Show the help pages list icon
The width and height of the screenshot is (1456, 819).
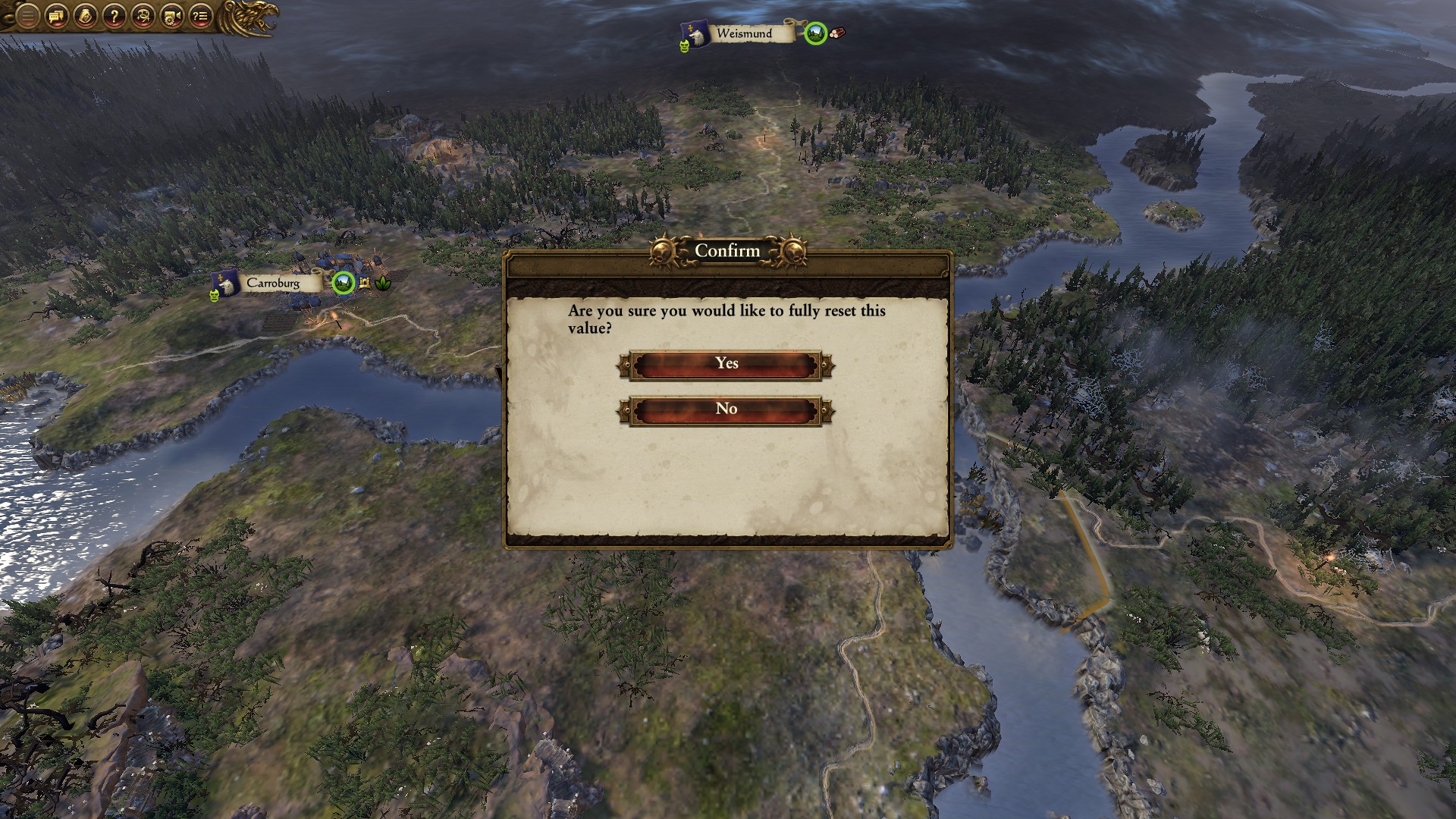(200, 16)
